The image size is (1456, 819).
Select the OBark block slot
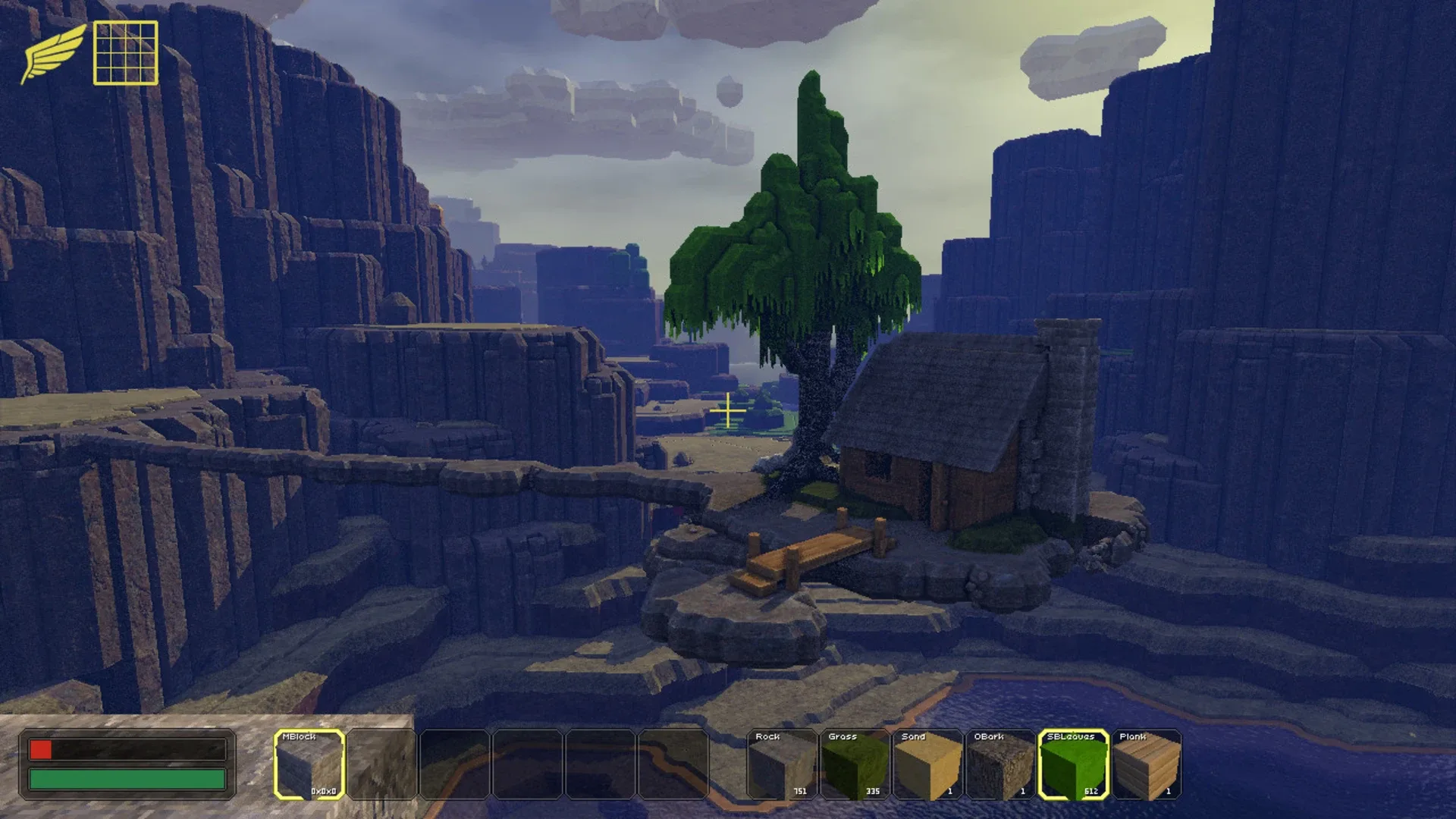[998, 766]
